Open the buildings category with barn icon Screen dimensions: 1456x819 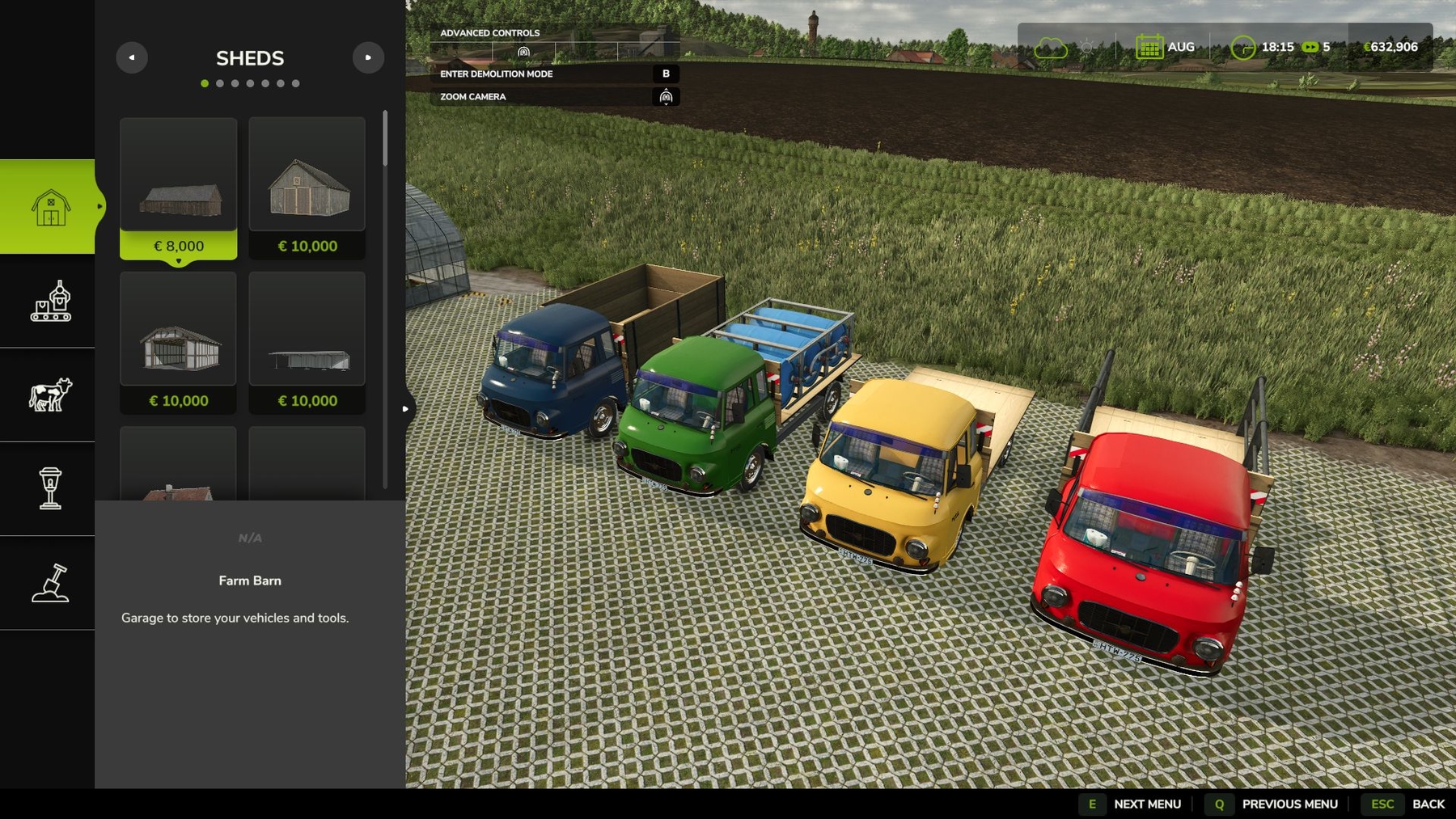50,207
